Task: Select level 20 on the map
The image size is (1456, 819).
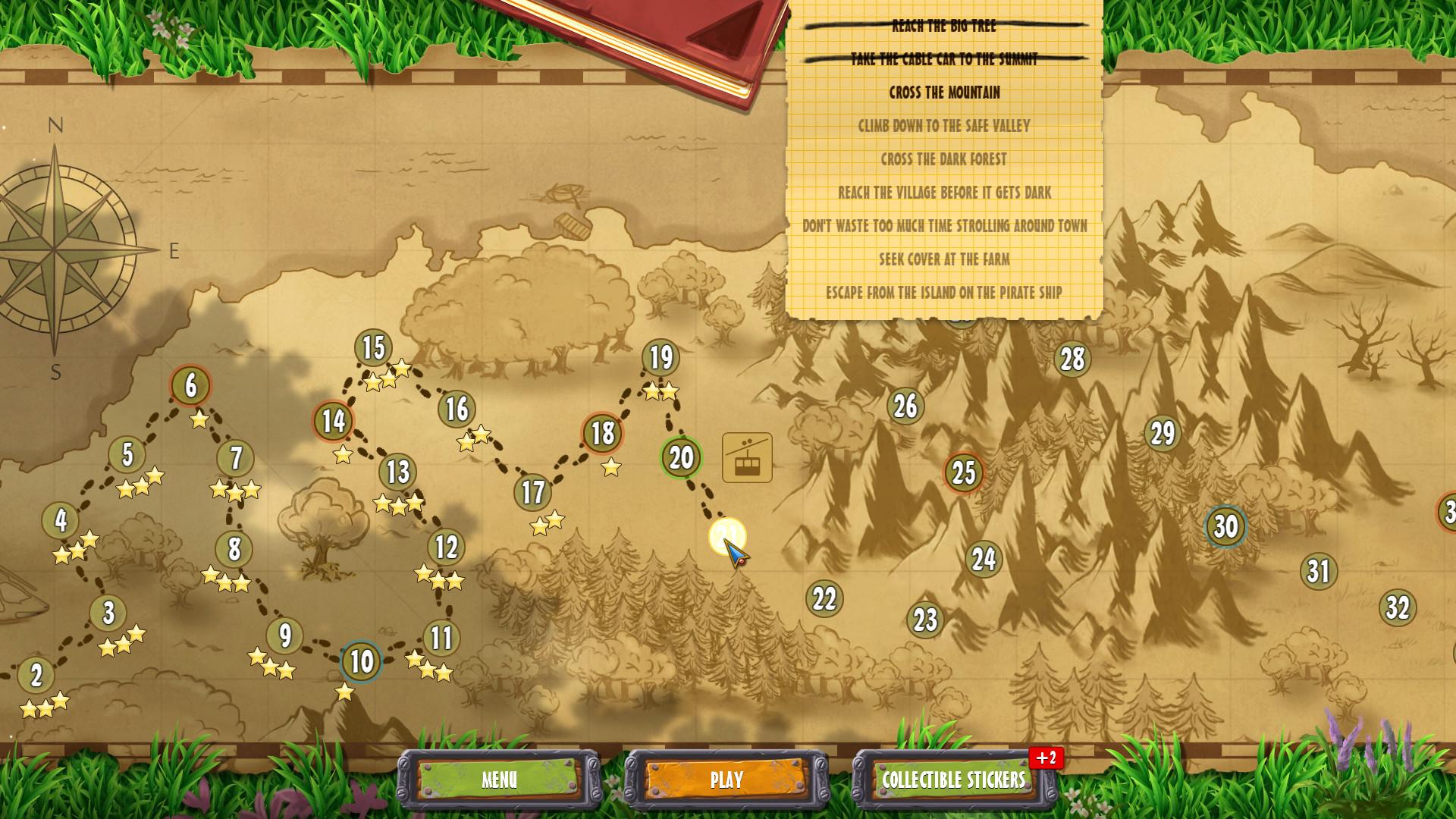Action: pyautogui.click(x=681, y=457)
